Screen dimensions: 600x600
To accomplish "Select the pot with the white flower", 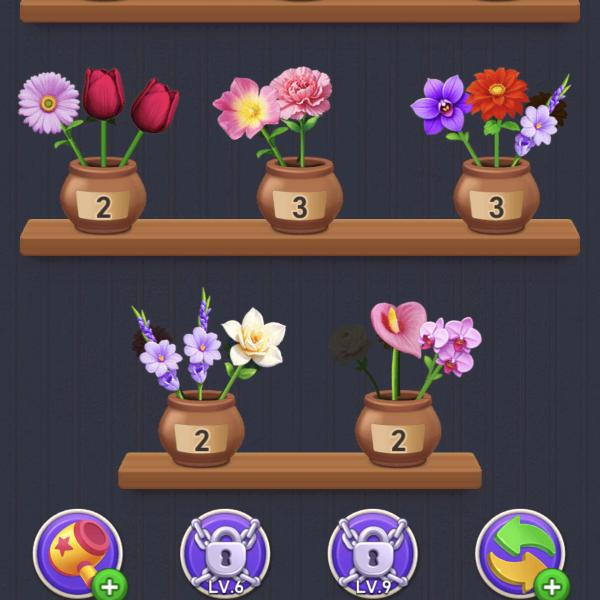I will [201, 429].
